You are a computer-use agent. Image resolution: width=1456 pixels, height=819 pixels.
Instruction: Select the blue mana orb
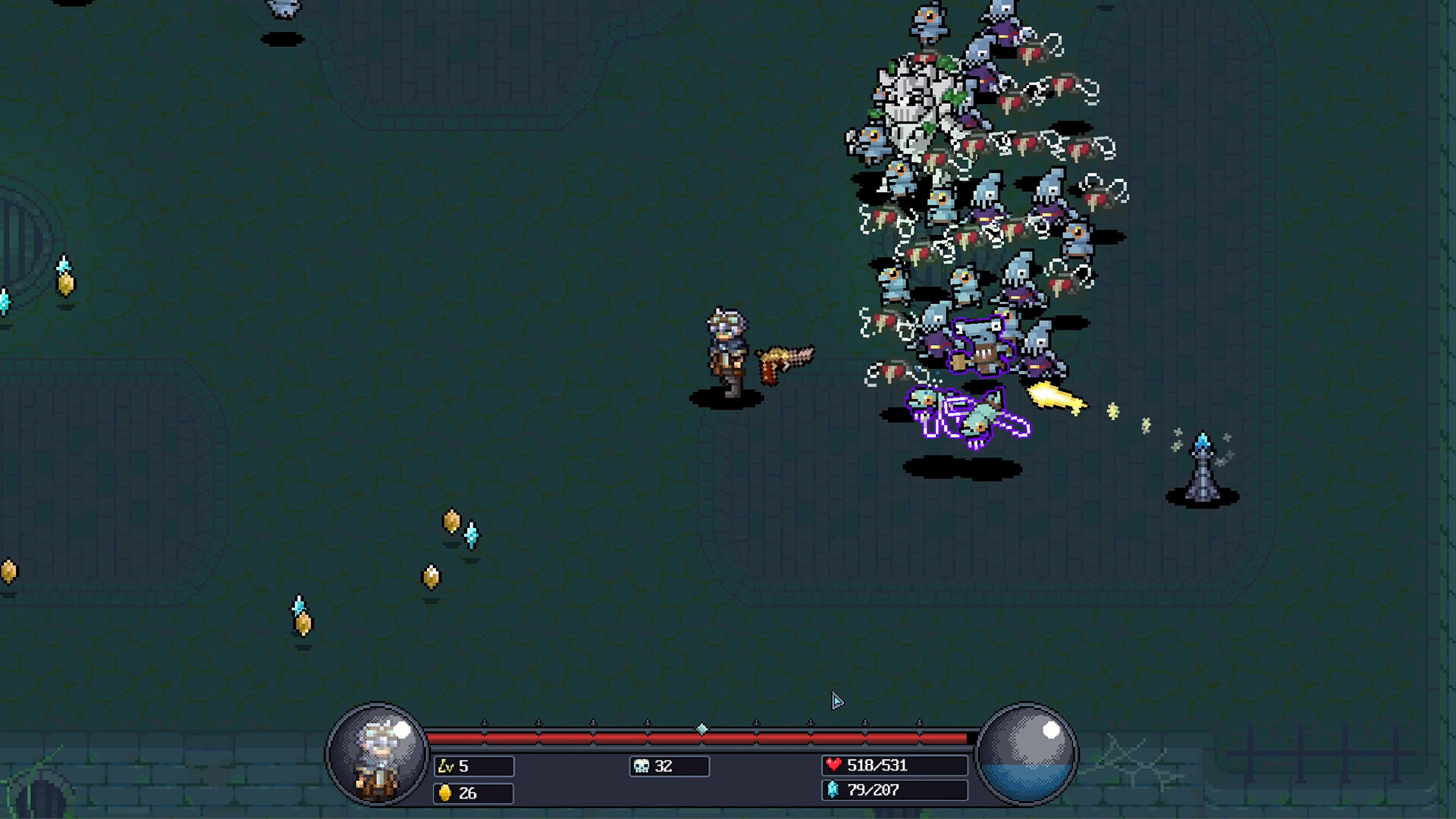point(1027,755)
